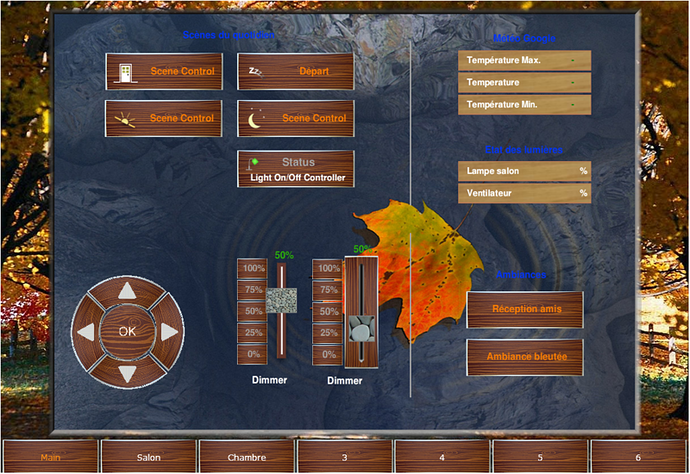Activate the Scene Control with door icon

164,71
